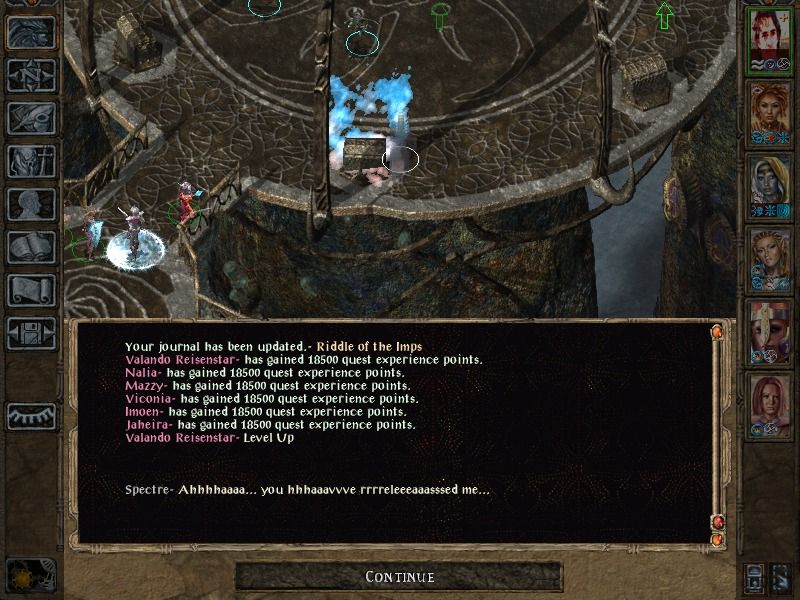Click the closed-eye rest button

click(x=31, y=416)
